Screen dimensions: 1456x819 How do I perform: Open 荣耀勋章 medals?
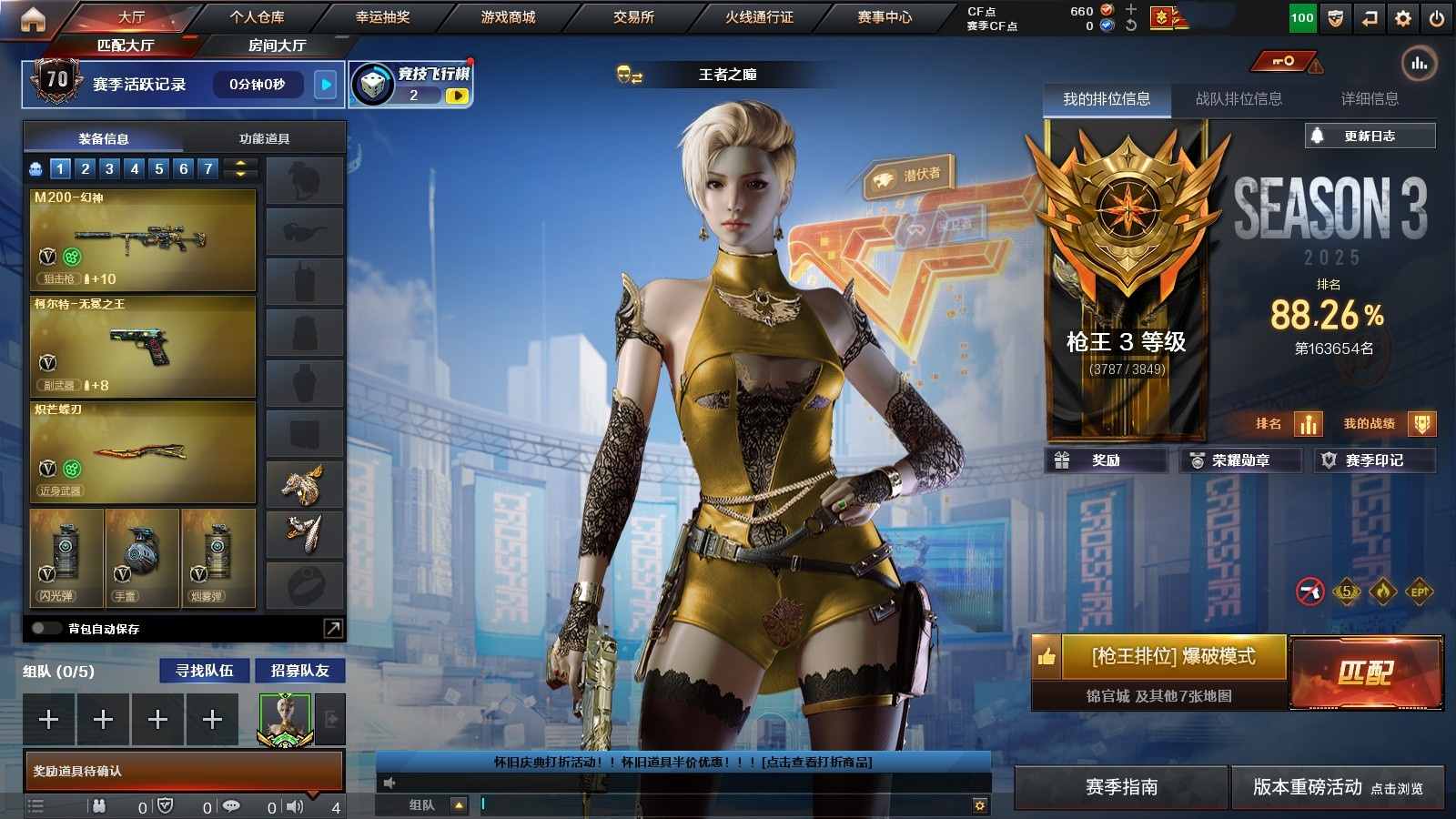pyautogui.click(x=1239, y=460)
